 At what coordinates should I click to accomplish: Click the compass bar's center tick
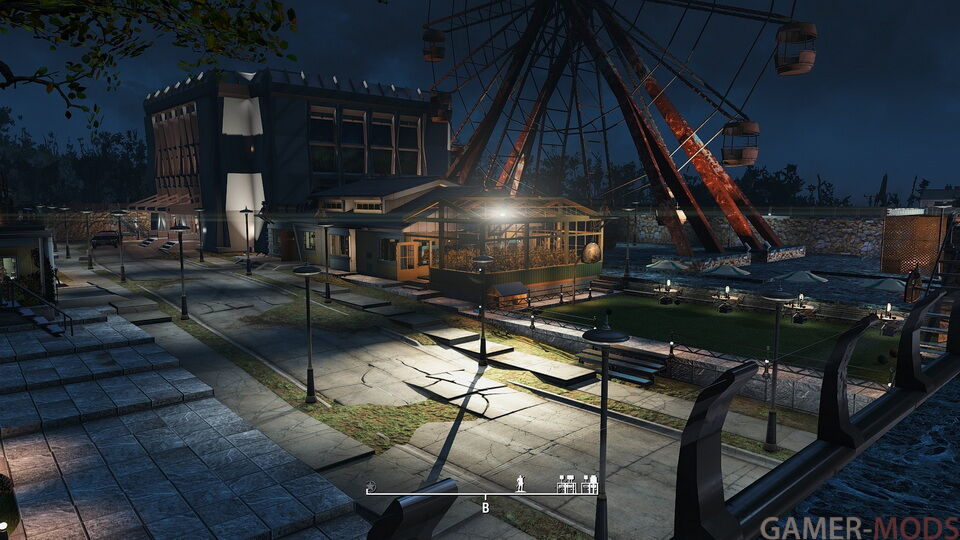(485, 495)
